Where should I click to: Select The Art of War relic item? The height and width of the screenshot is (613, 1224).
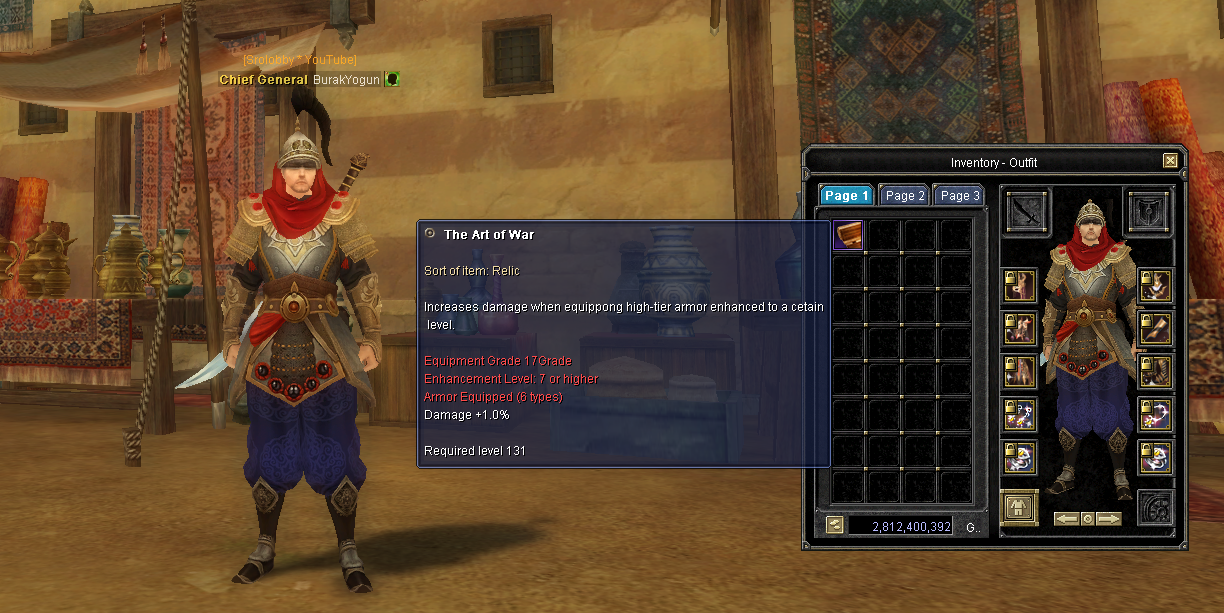pyautogui.click(x=848, y=235)
